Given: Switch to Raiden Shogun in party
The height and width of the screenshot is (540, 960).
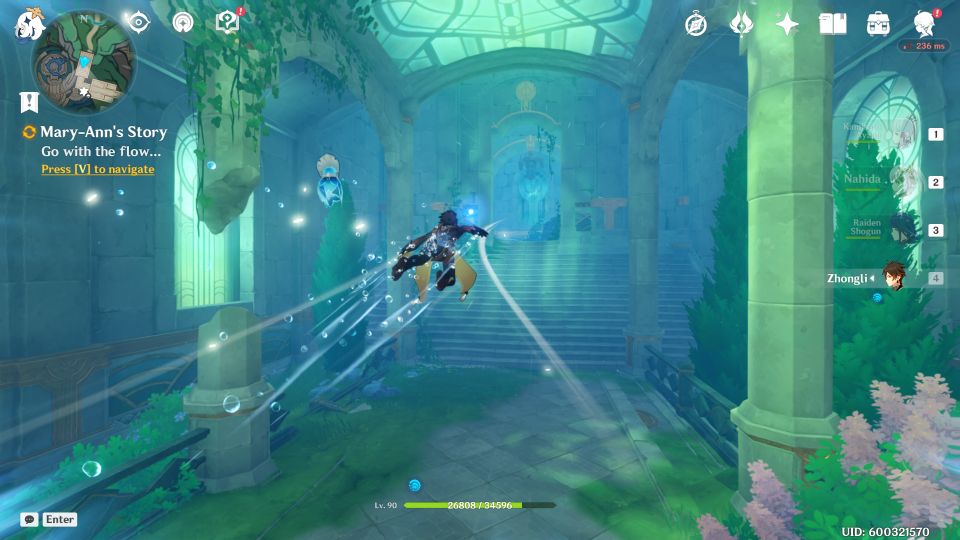Looking at the screenshot, I should tap(905, 229).
